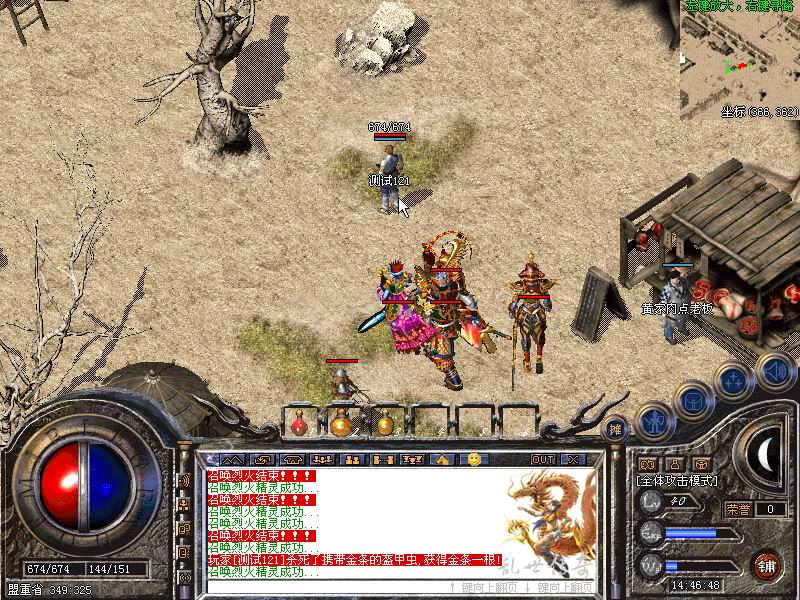Open the character equipment round button
The width and height of the screenshot is (800, 600).
point(655,422)
